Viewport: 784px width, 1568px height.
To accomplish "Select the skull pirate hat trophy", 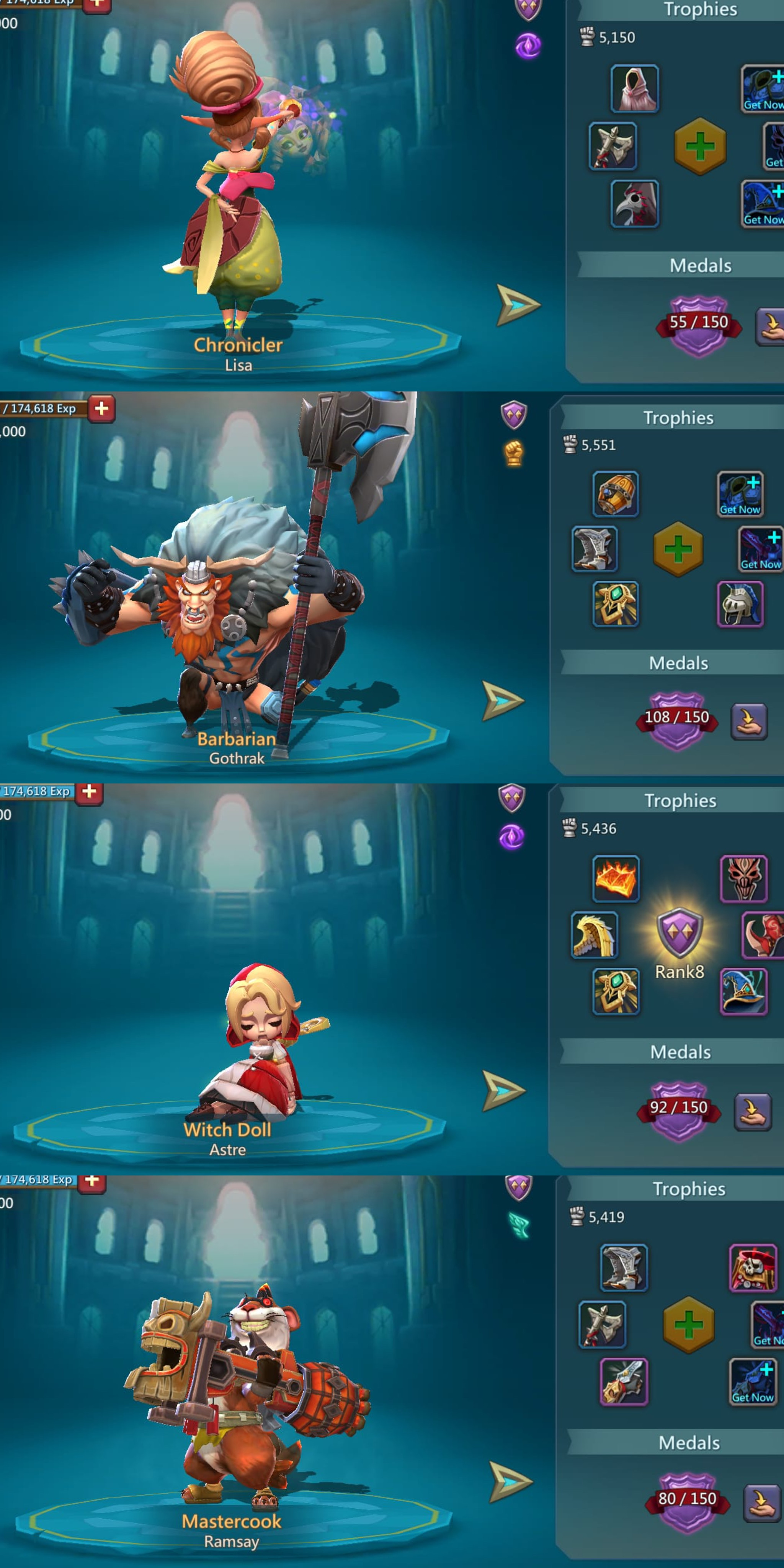I will [752, 1268].
